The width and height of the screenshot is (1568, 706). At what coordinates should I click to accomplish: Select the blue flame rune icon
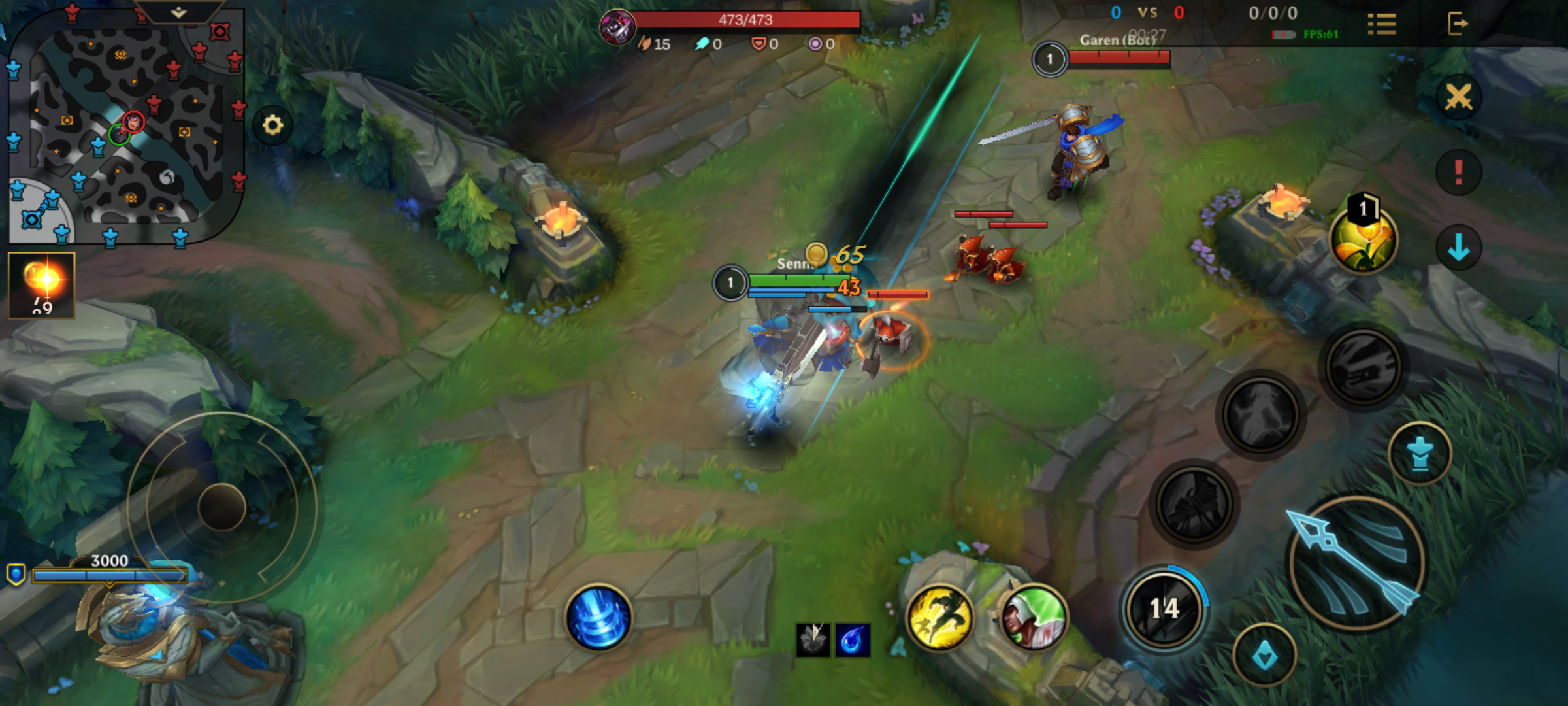853,639
